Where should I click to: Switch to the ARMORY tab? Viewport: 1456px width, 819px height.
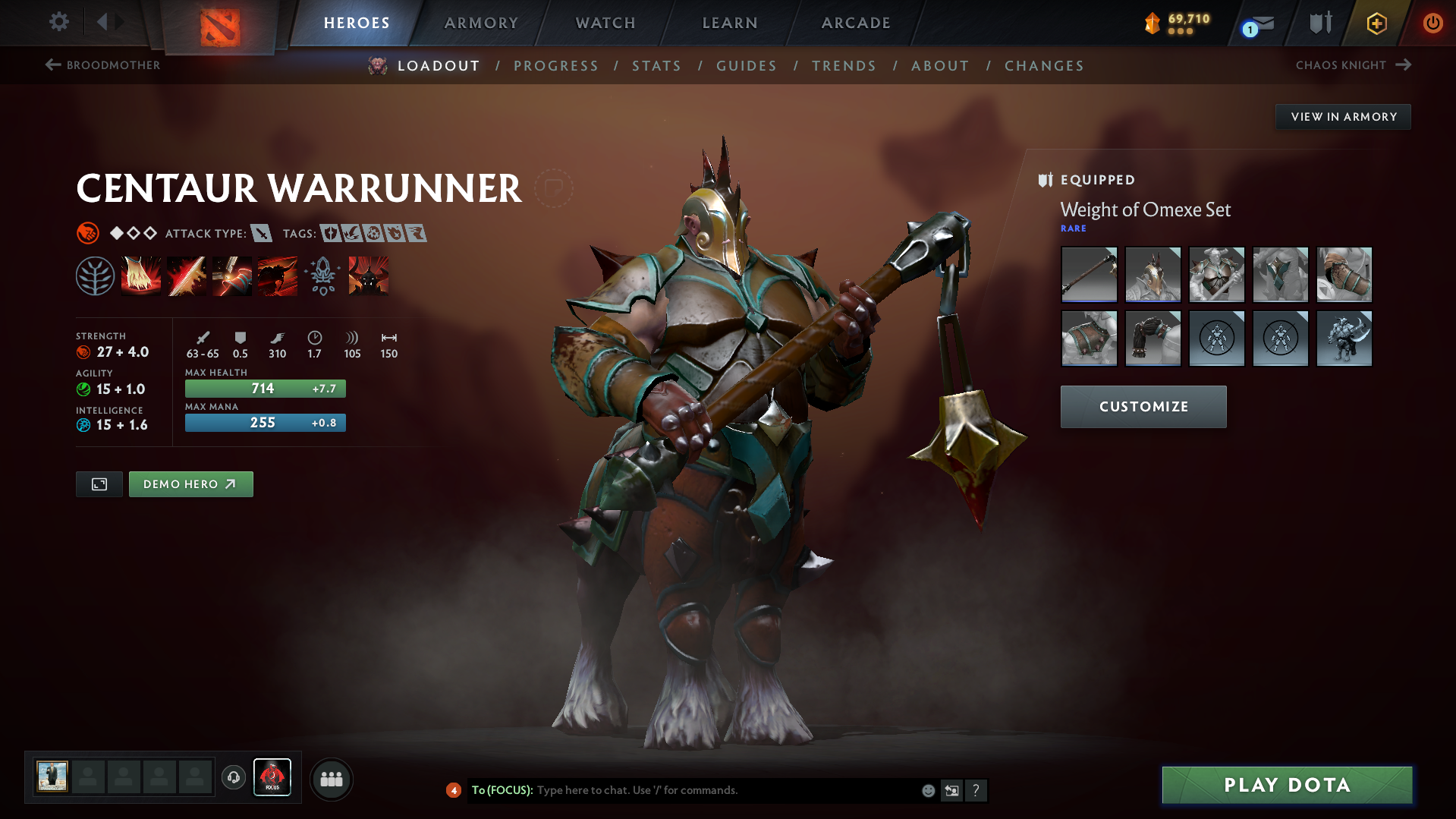tap(481, 23)
